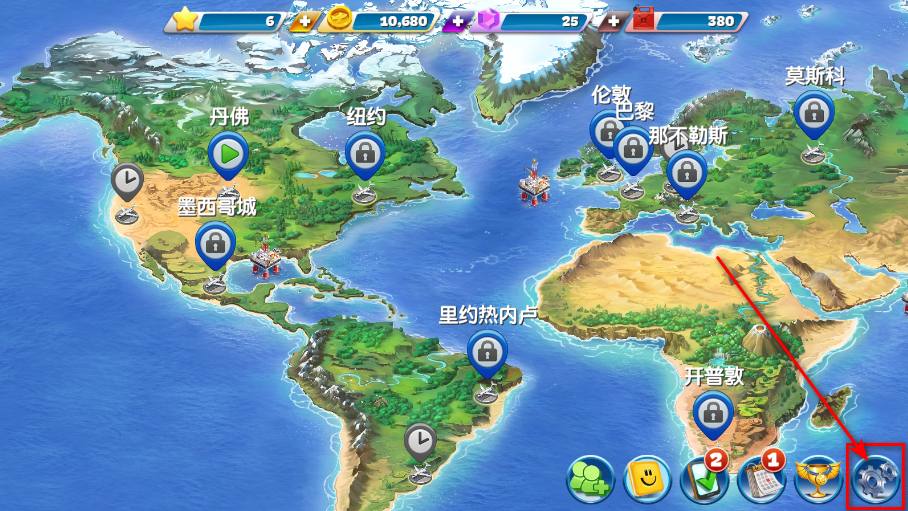Open the green add-friends button
Image resolution: width=908 pixels, height=511 pixels.
(590, 480)
